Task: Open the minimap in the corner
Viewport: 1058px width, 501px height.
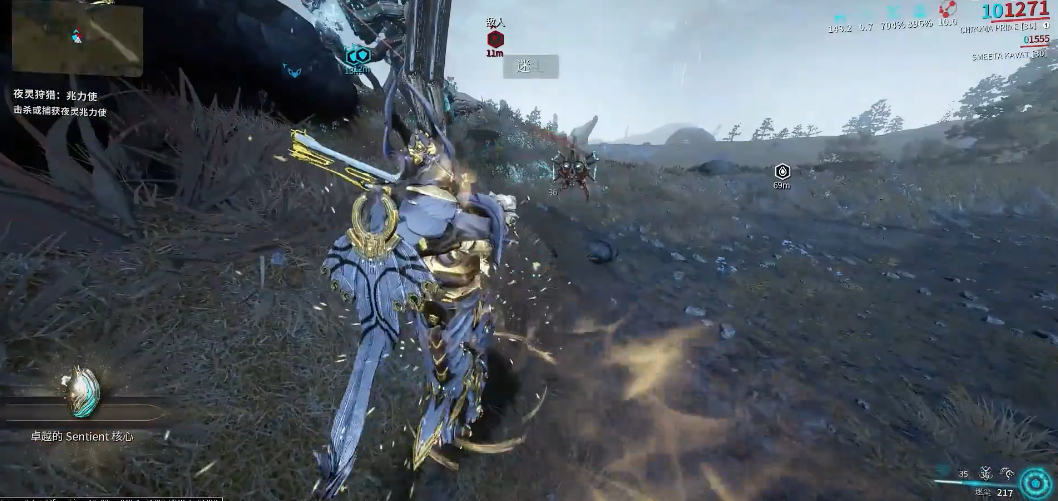Action: [x=76, y=37]
